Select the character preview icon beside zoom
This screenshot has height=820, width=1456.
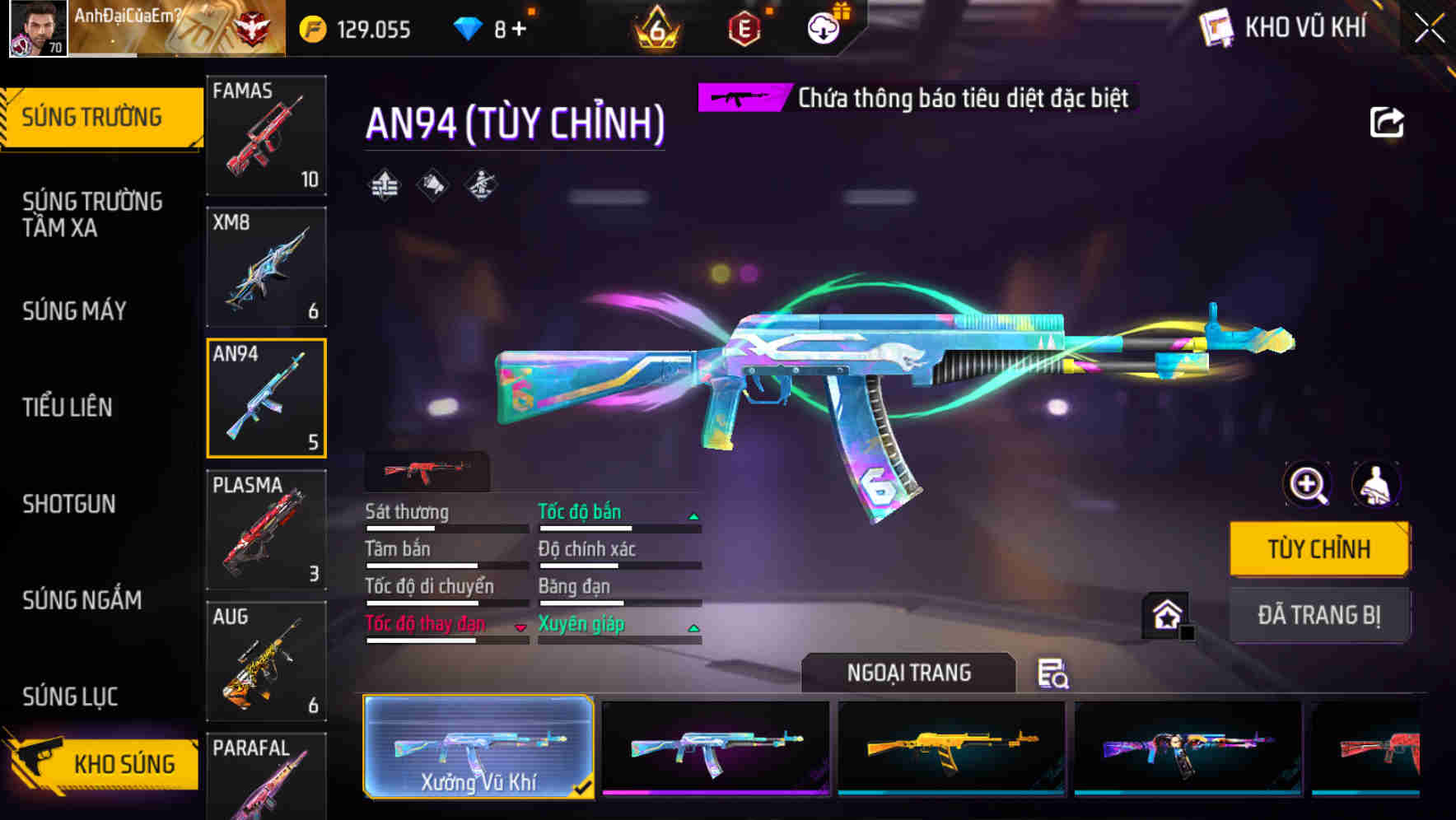pos(1374,485)
